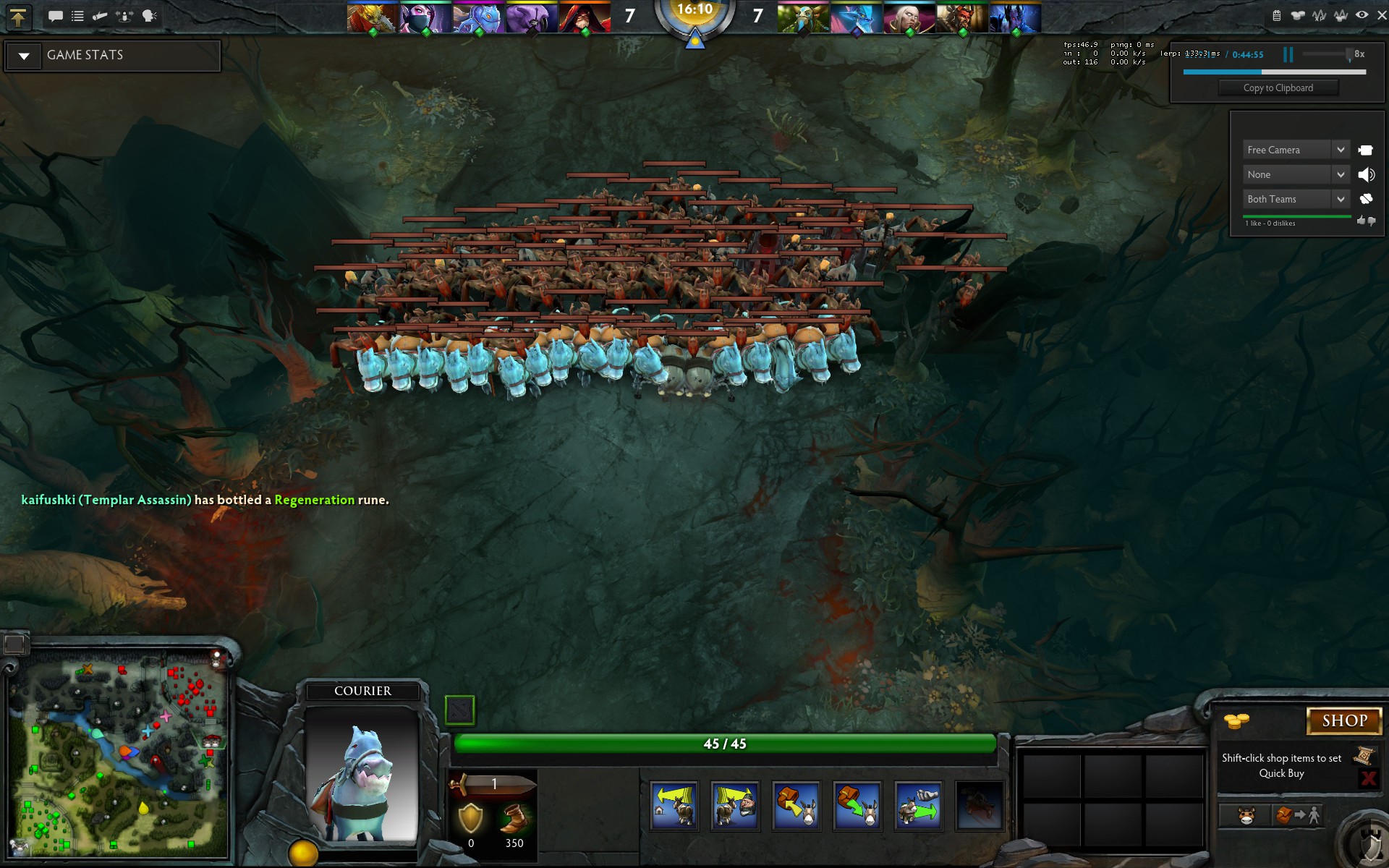Clear Quick Buy with red X
This screenshot has width=1389, height=868.
pyautogui.click(x=1368, y=778)
